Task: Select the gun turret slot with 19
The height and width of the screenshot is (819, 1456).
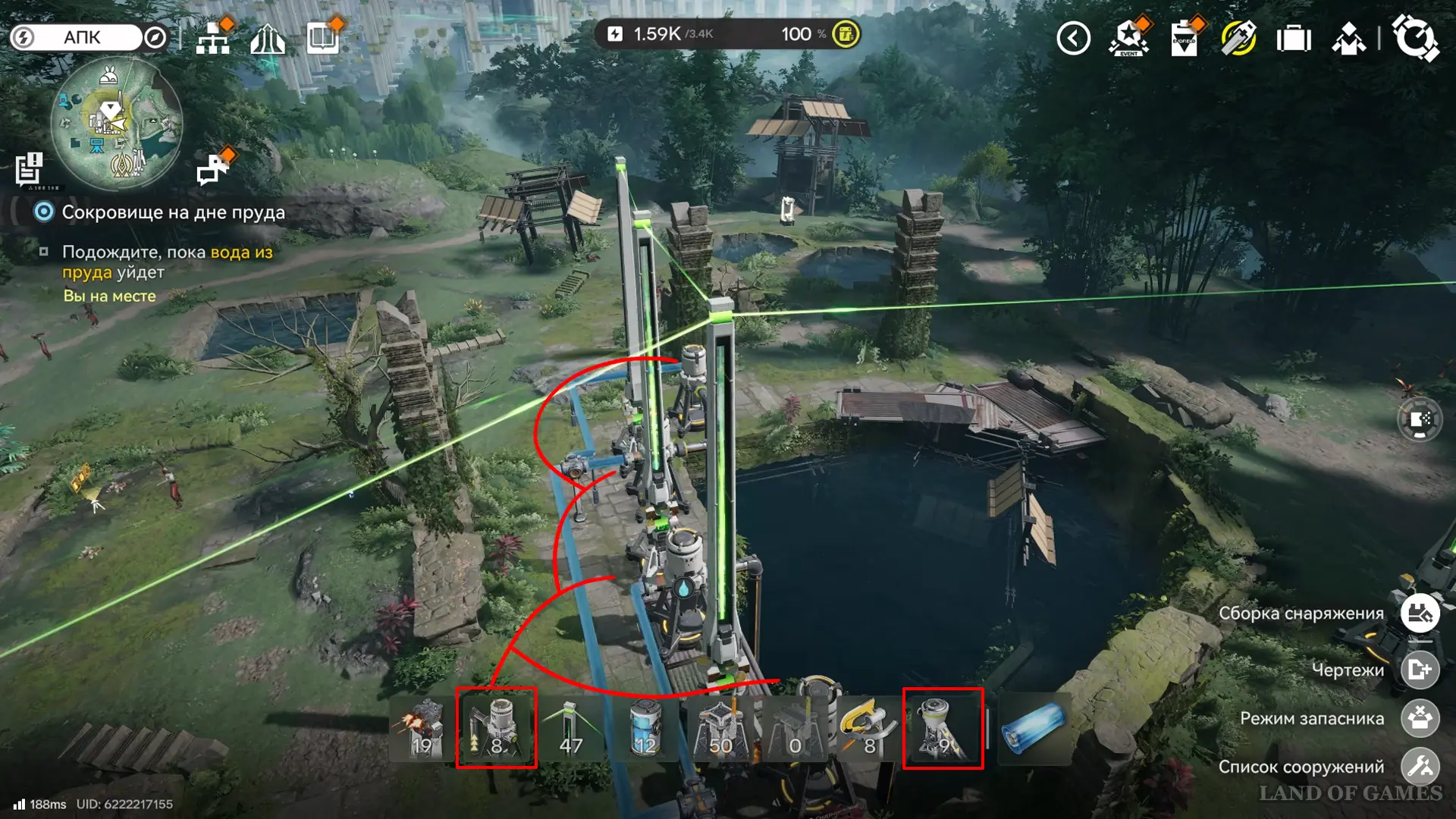Action: pos(422,728)
